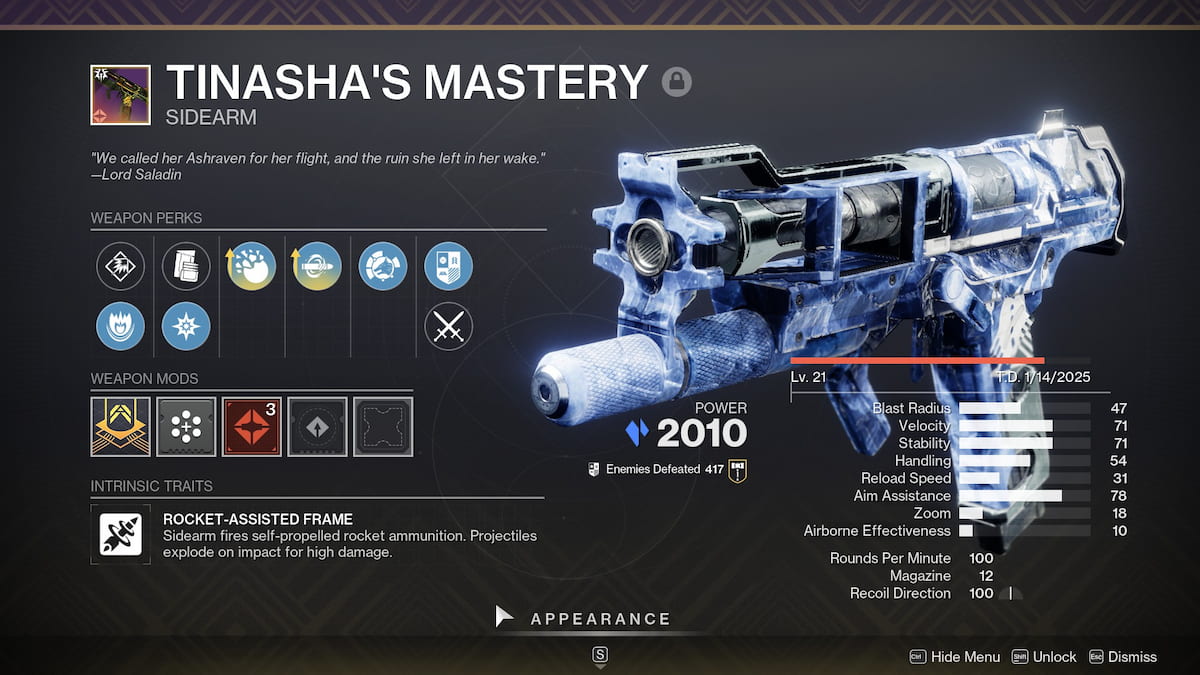
Task: Open the five-dot plus weapon mod slot
Action: click(x=186, y=427)
